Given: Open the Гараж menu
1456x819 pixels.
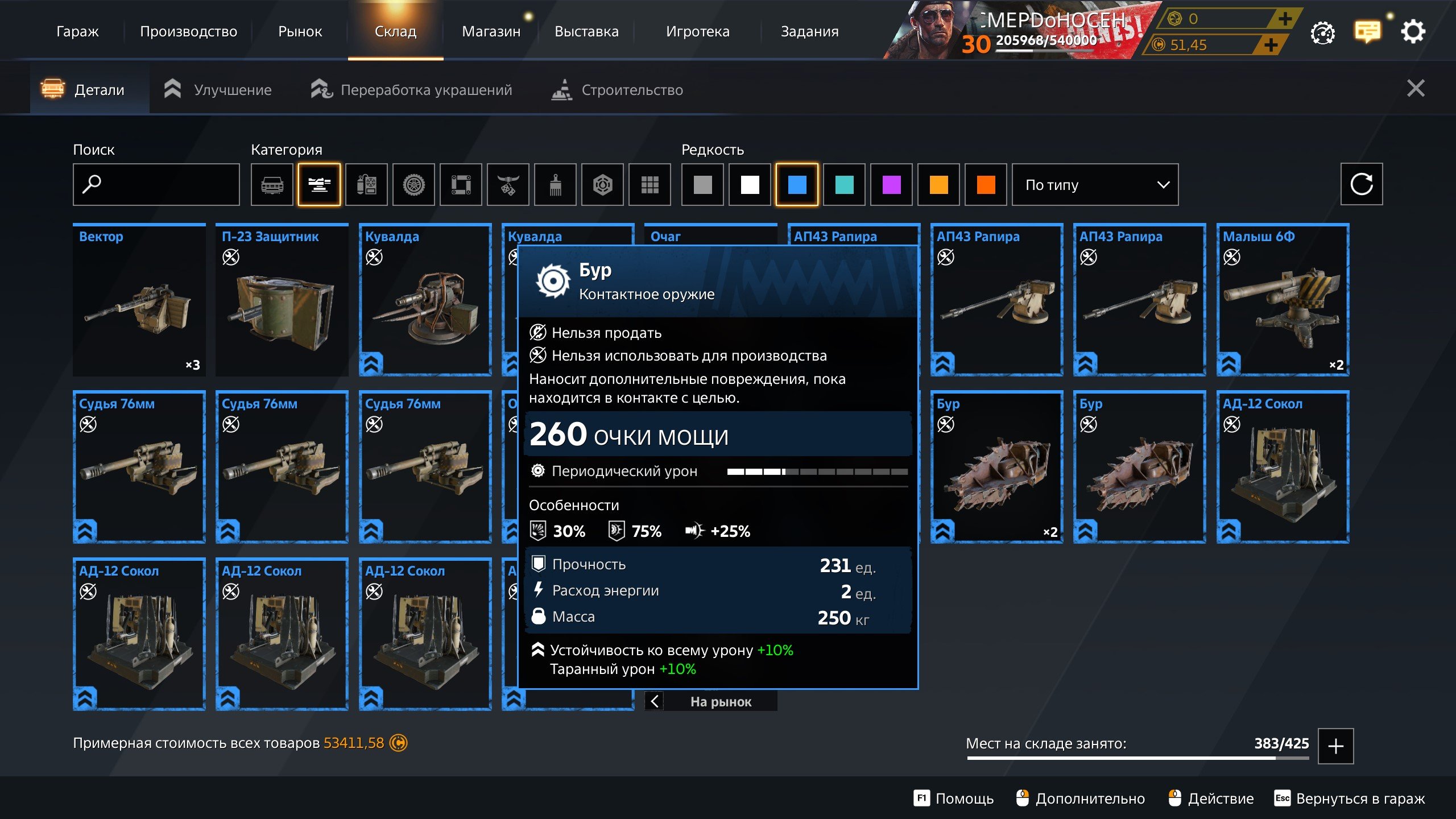Looking at the screenshot, I should pyautogui.click(x=77, y=31).
